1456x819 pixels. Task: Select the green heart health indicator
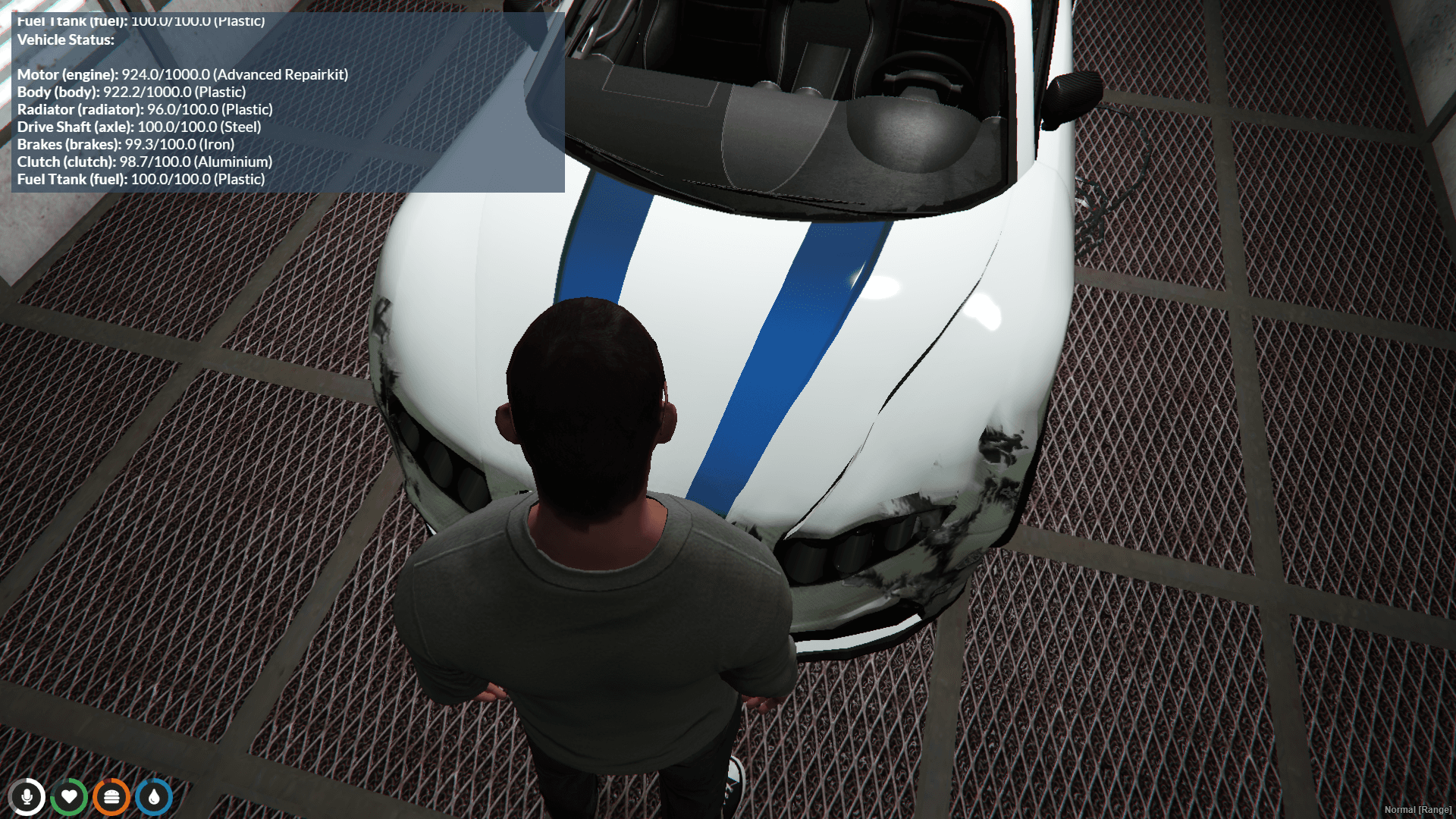click(70, 797)
